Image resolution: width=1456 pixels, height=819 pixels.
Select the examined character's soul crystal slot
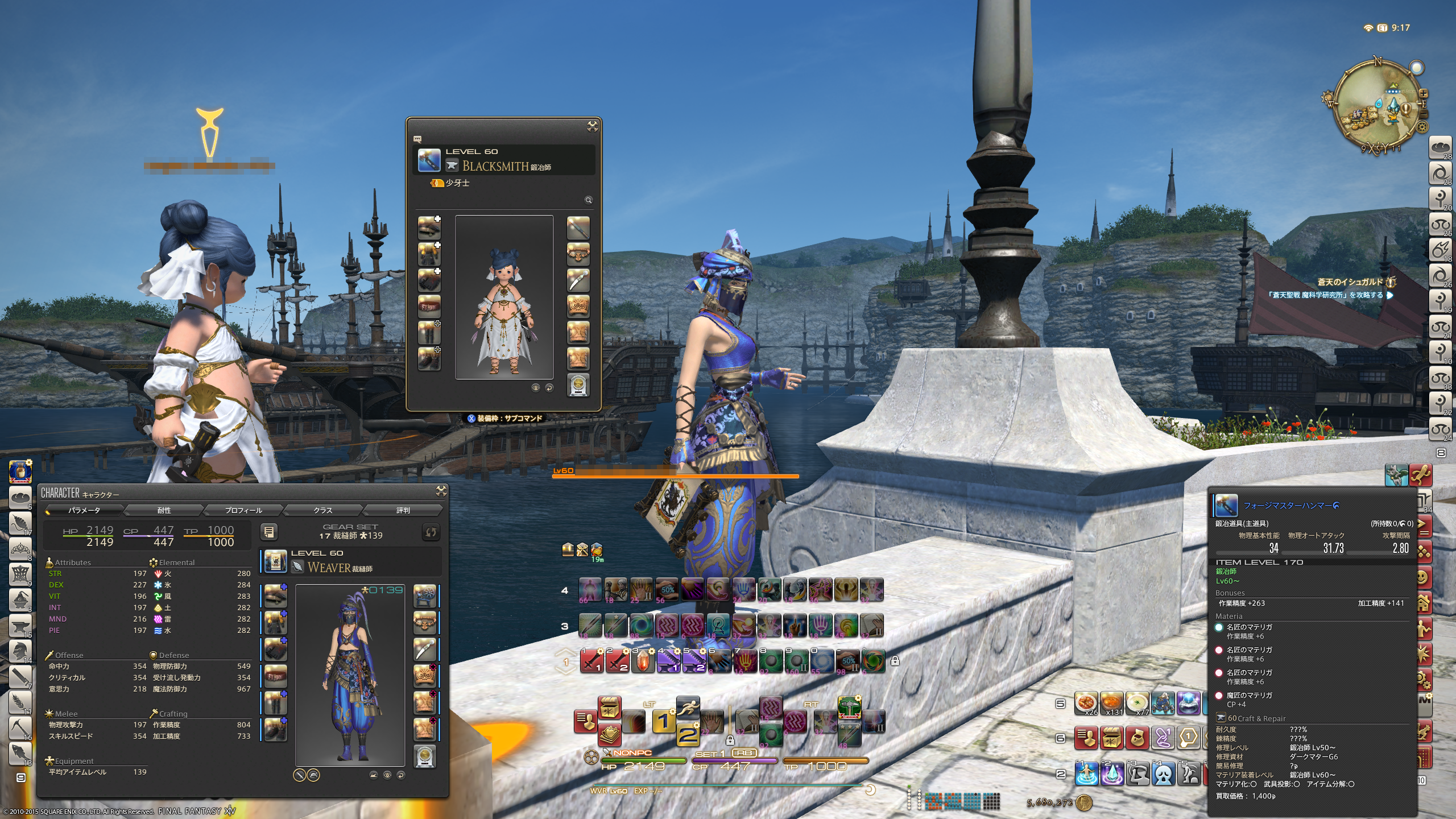click(x=578, y=385)
